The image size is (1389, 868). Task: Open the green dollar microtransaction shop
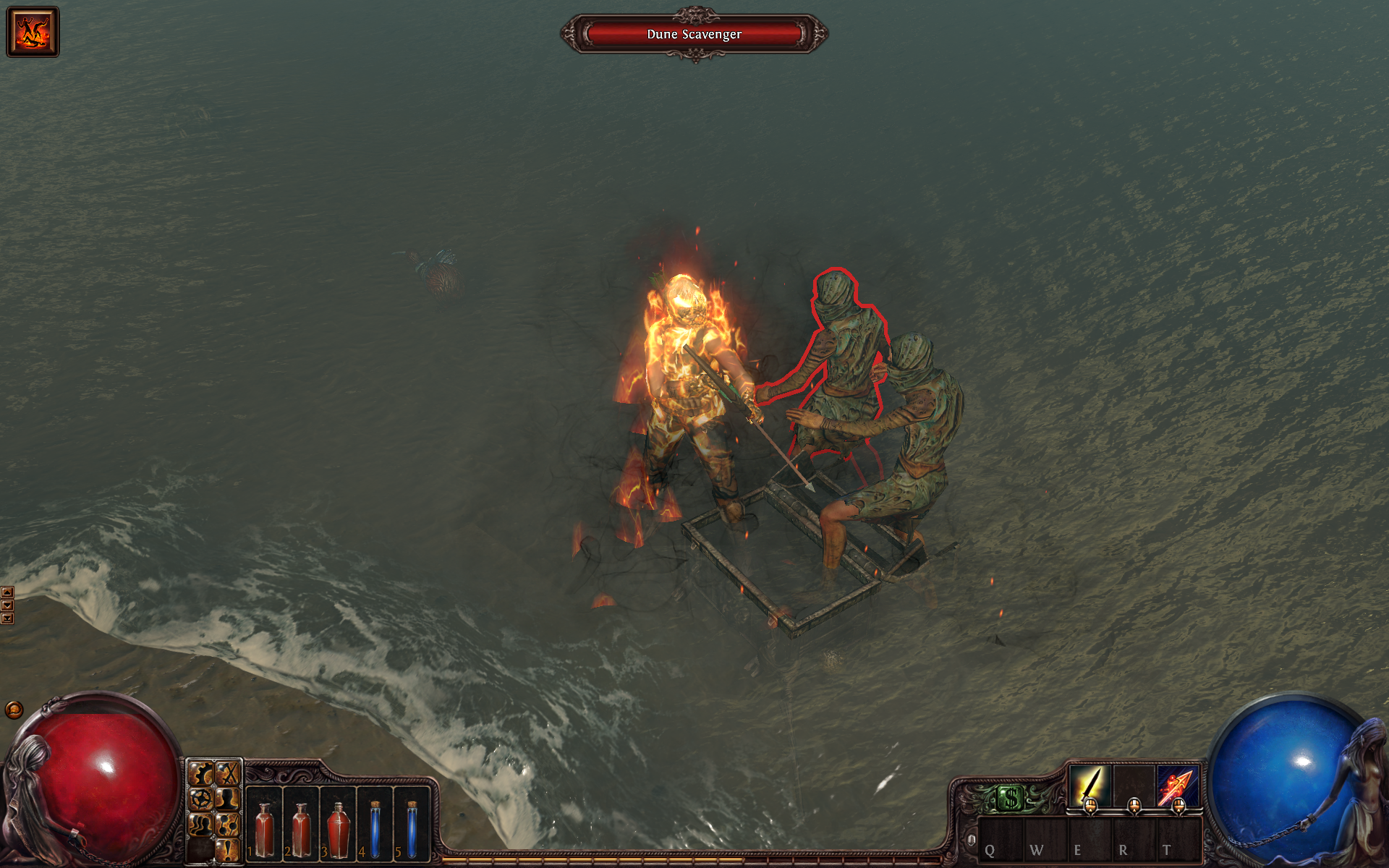pos(1010,799)
